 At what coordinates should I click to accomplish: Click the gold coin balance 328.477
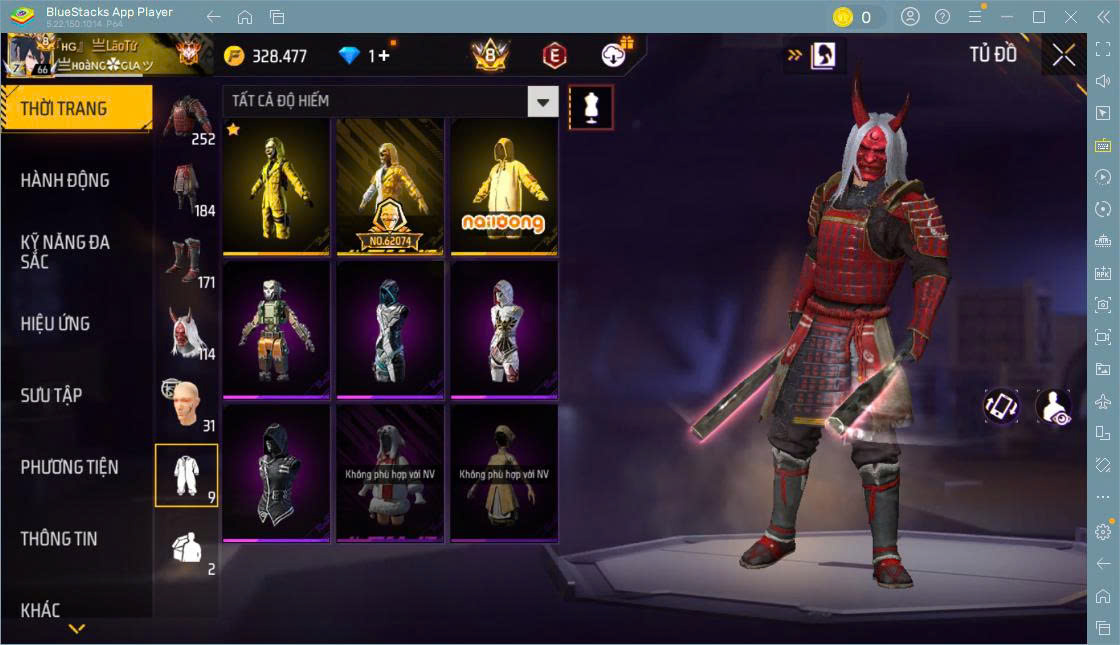tap(266, 56)
